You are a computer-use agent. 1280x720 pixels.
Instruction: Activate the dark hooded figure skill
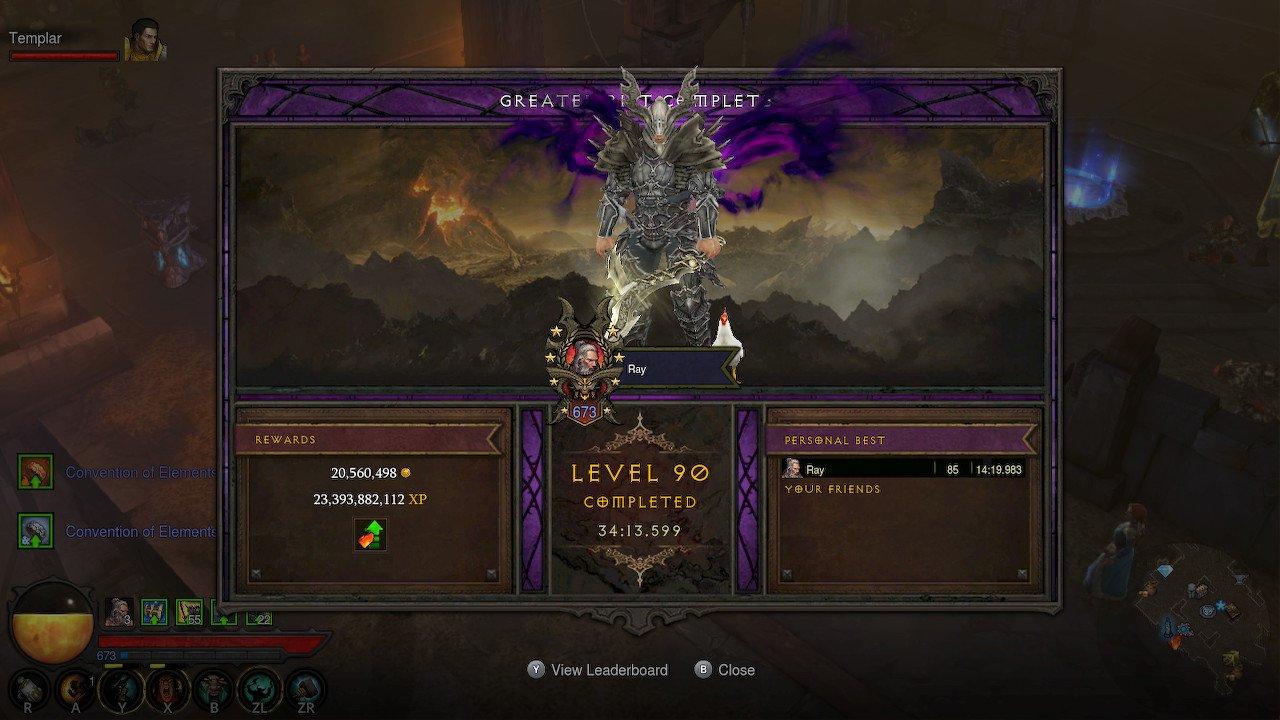pos(121,688)
